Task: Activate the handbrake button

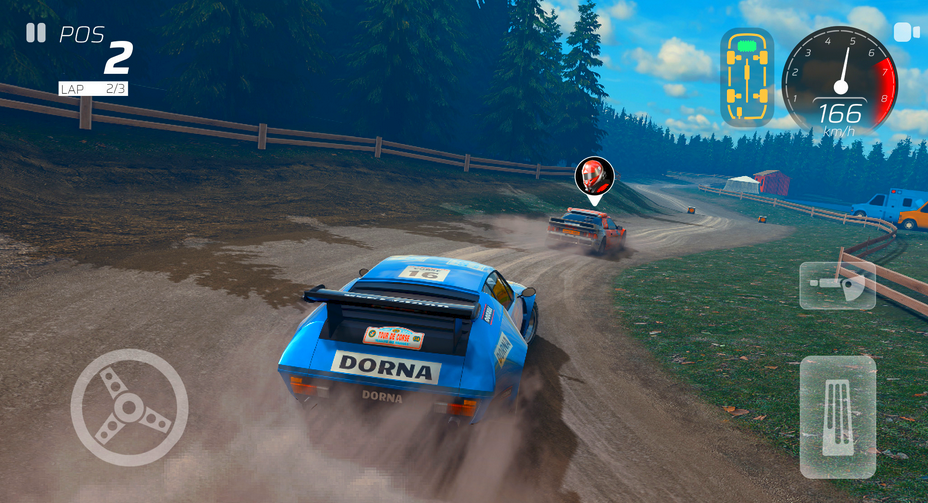Action: (x=837, y=286)
